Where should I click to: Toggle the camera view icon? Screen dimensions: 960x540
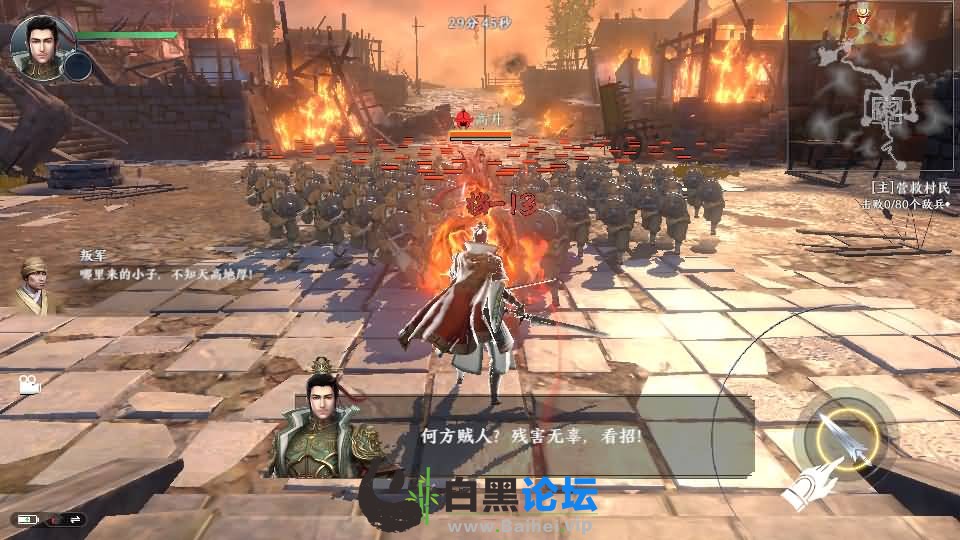click(x=28, y=383)
